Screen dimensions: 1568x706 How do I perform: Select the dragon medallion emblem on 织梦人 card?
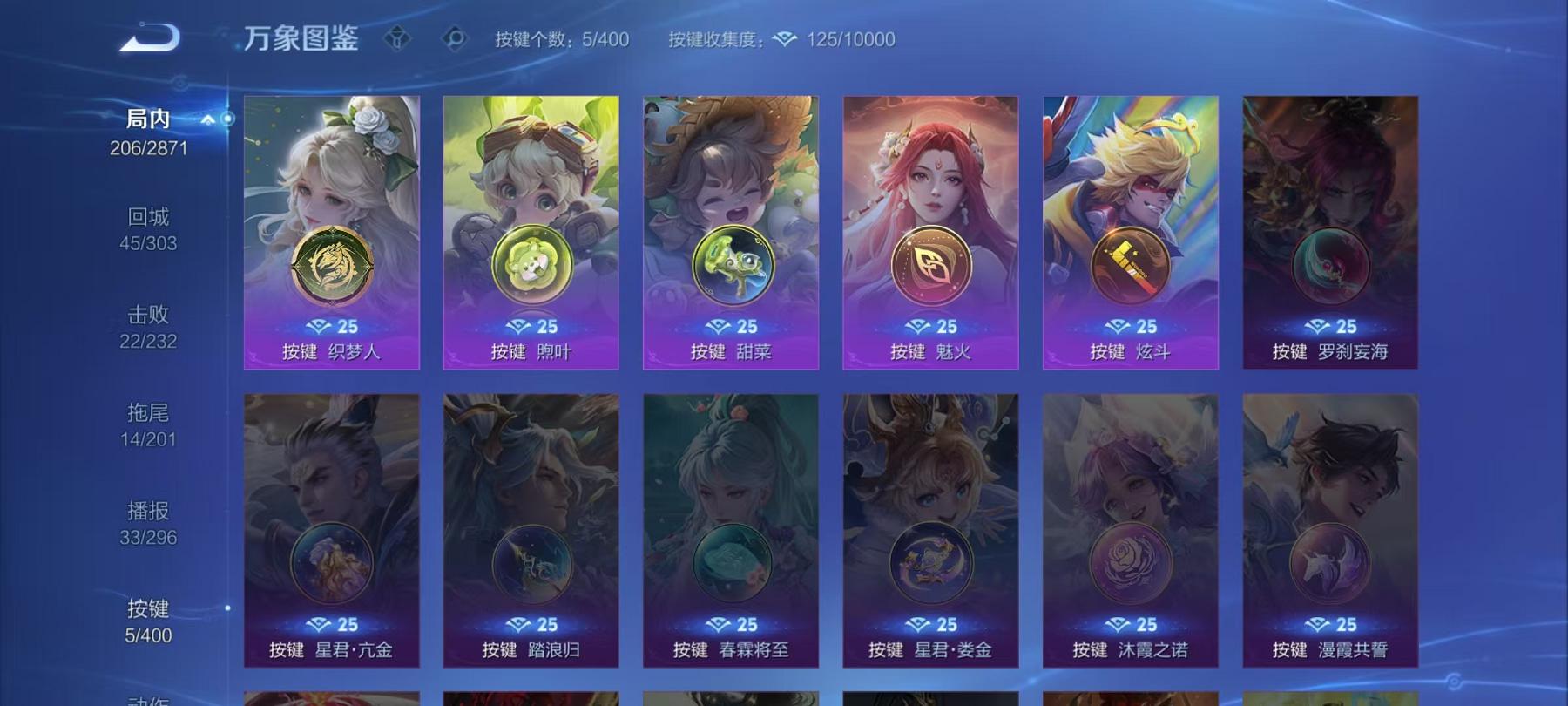click(x=331, y=261)
